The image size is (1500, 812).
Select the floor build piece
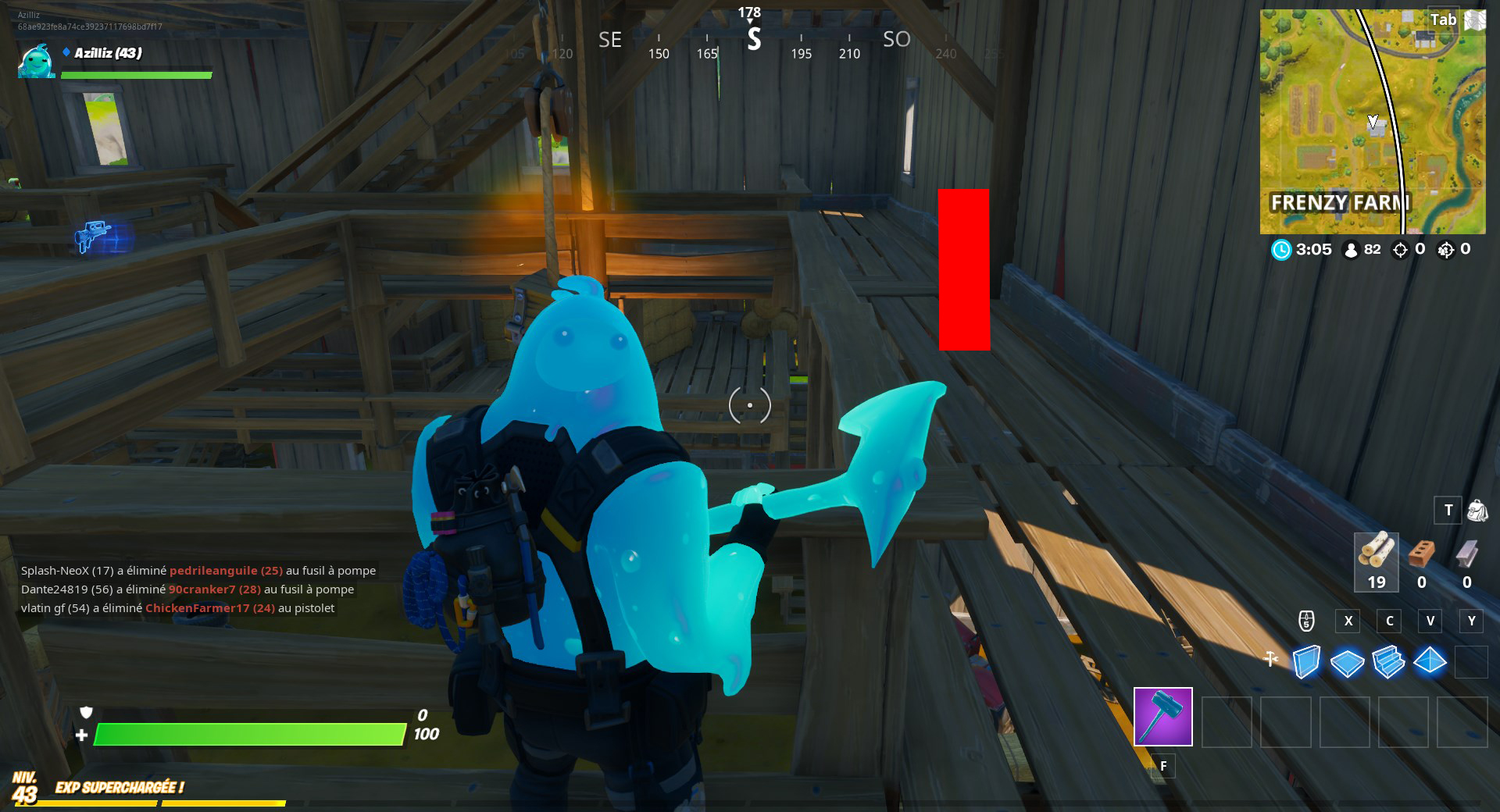coord(1347,663)
